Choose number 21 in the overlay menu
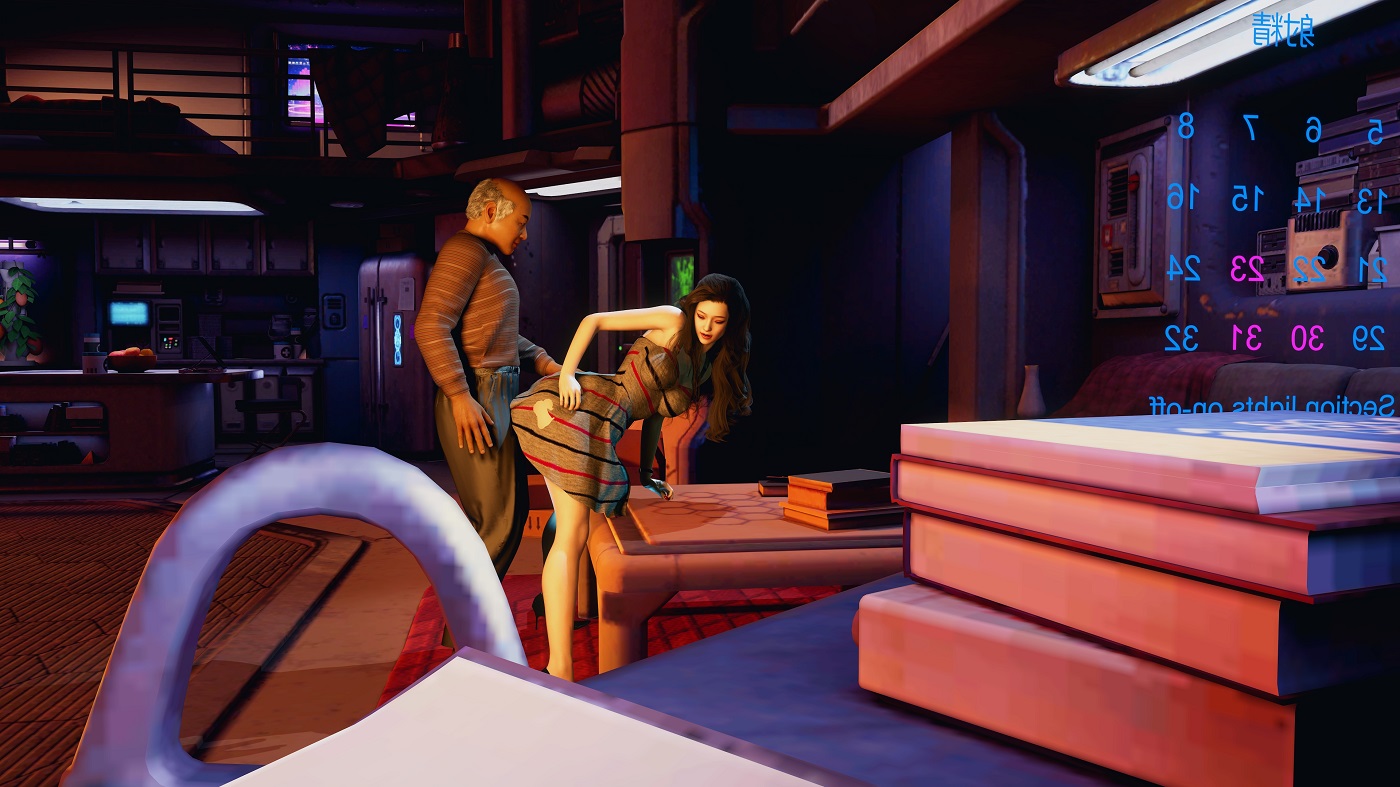 pyautogui.click(x=1369, y=269)
